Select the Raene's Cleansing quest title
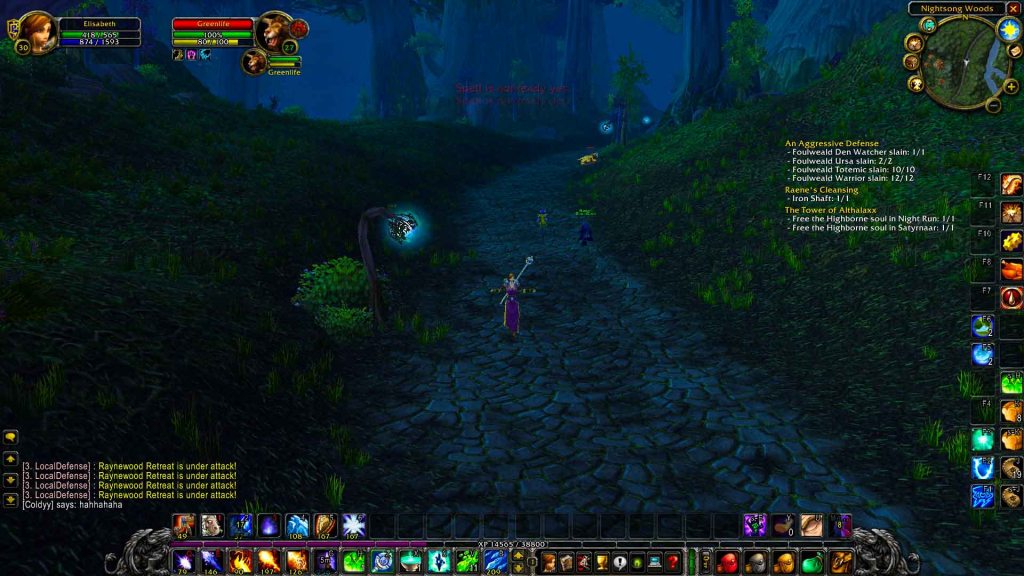 821,190
